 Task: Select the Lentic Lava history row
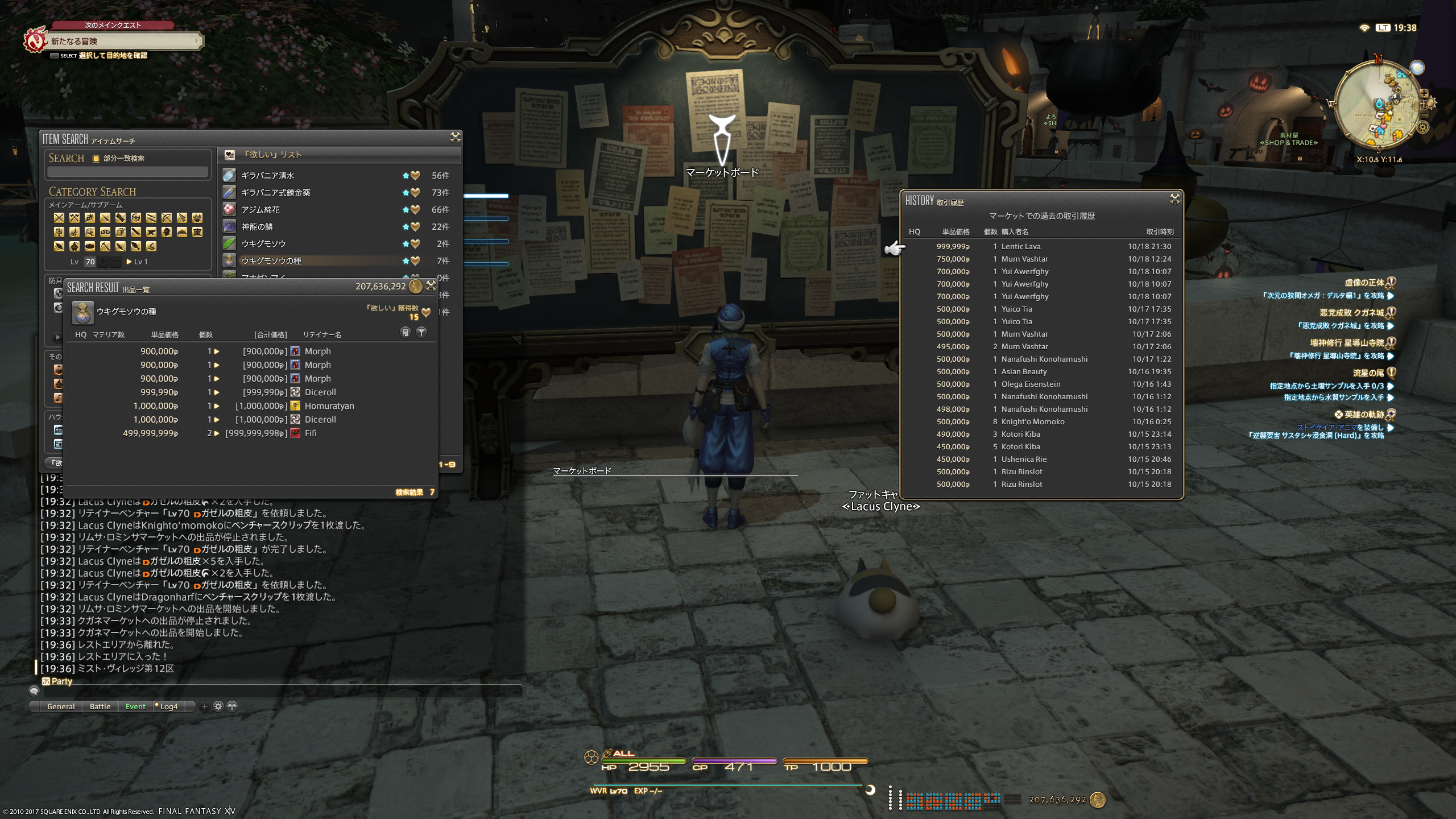pos(1041,247)
